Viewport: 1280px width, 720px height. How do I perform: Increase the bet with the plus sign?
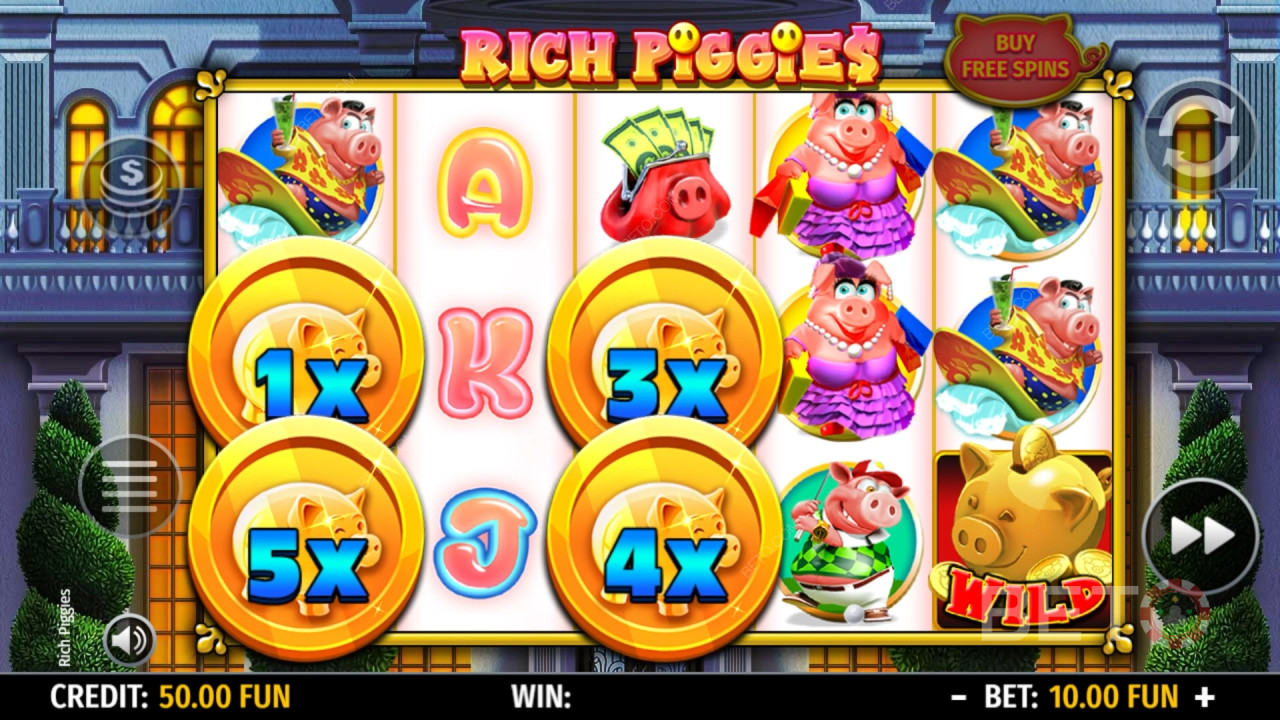click(x=1205, y=696)
